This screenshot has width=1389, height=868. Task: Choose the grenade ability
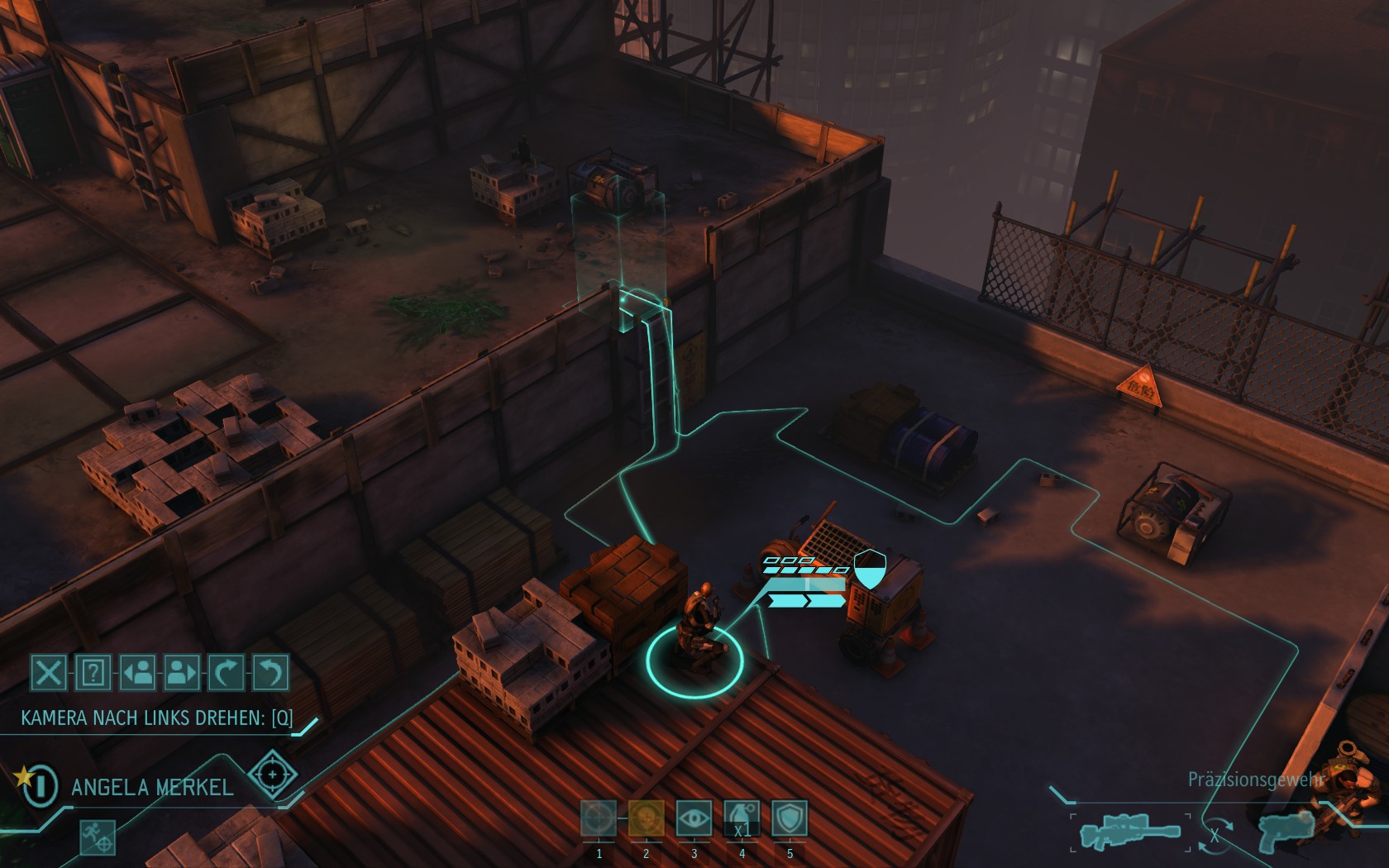pos(742,818)
